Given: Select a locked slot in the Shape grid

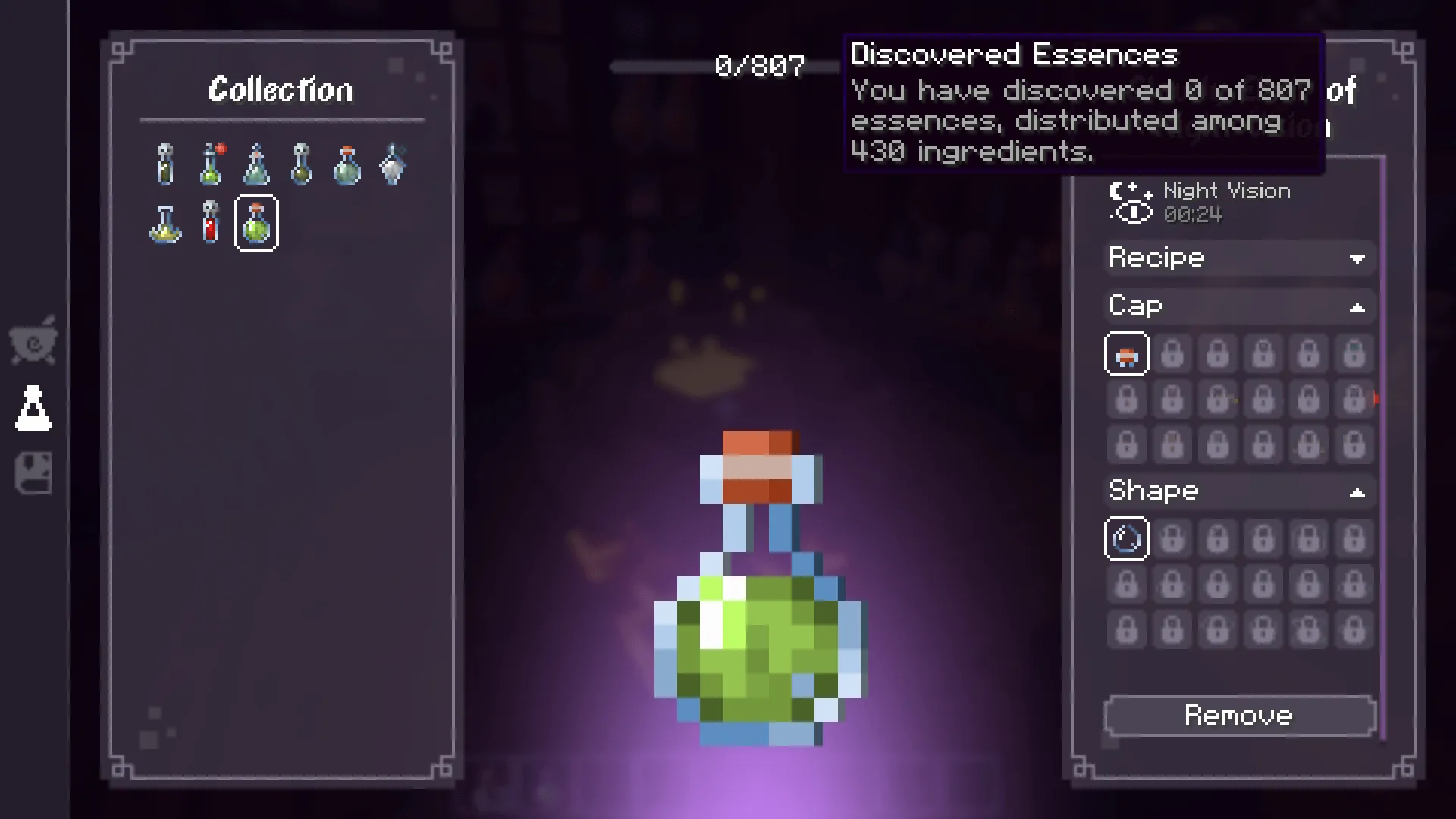Looking at the screenshot, I should 1172,538.
